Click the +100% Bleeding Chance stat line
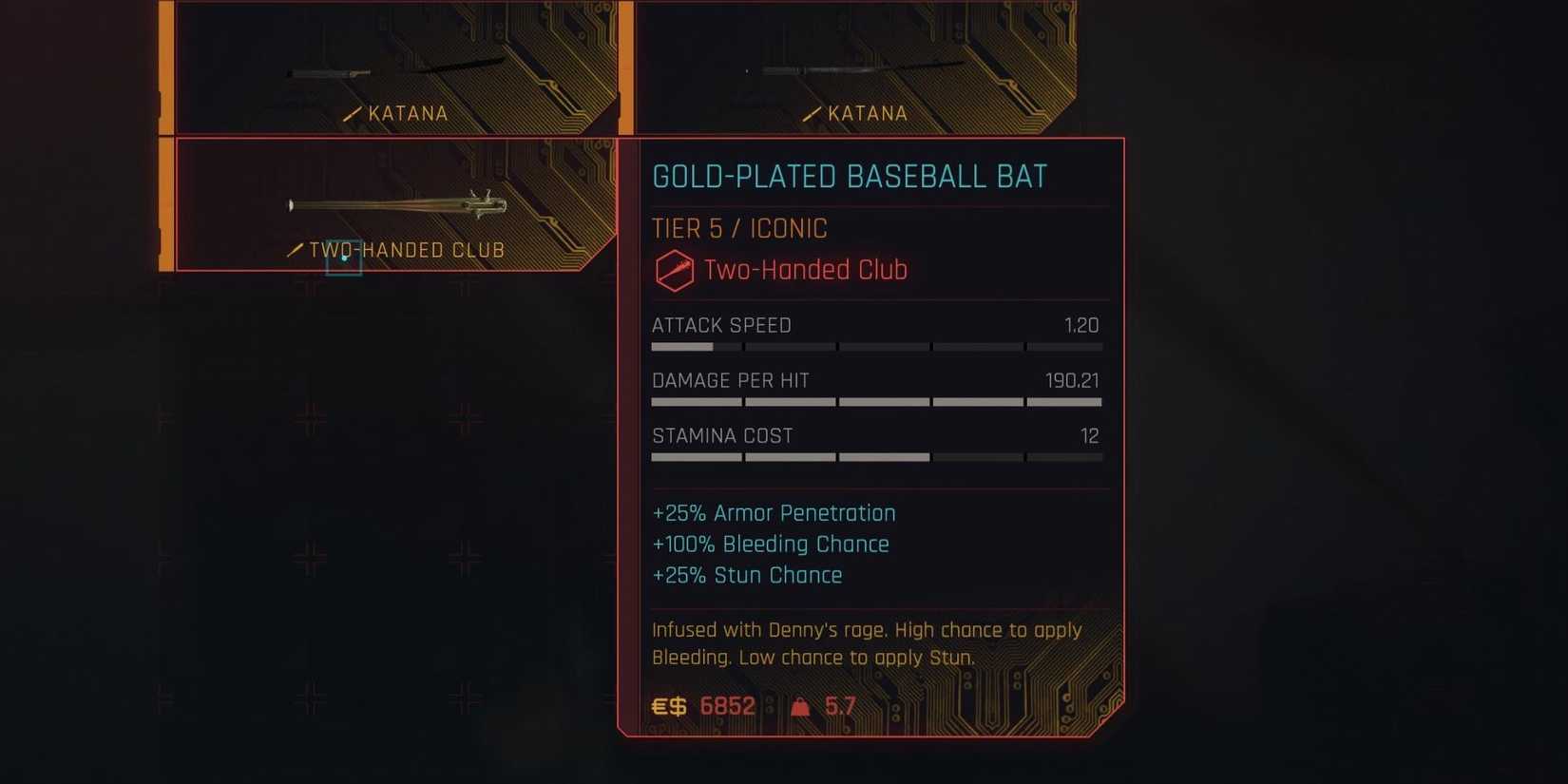Viewport: 1568px width, 784px height. coord(770,544)
